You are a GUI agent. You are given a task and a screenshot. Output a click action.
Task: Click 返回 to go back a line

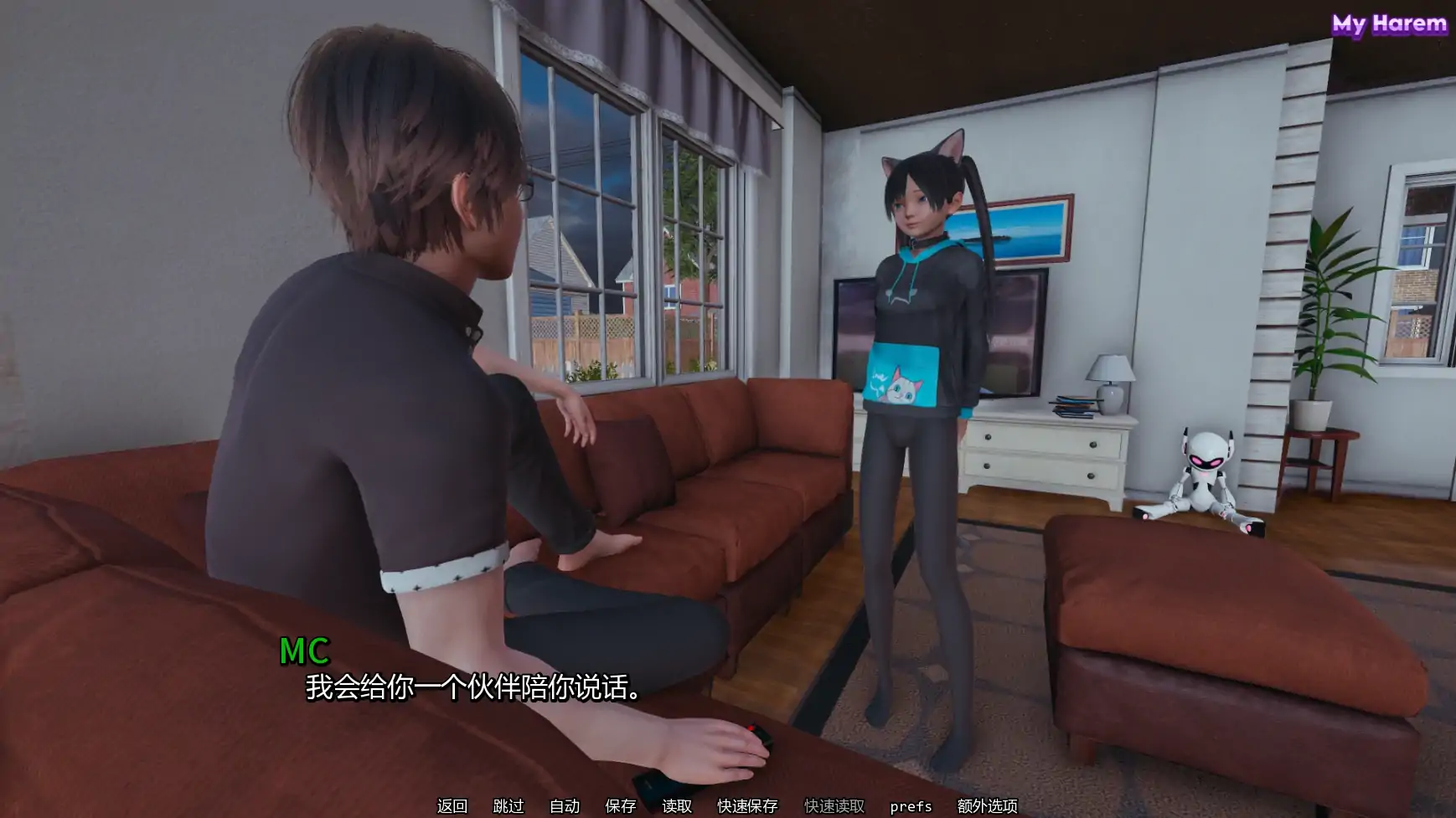pos(451,806)
